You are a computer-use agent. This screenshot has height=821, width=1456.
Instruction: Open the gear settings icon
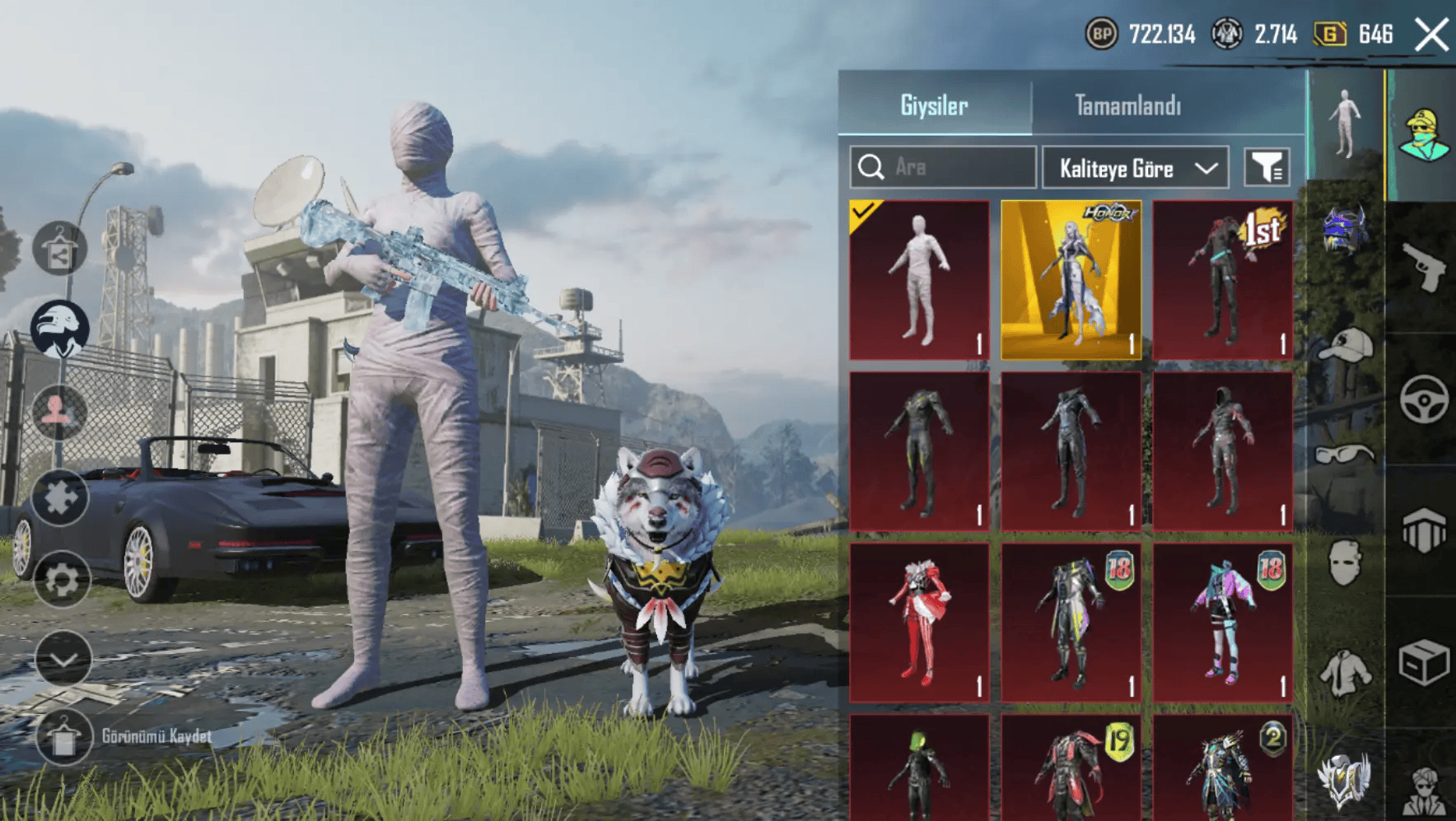[x=62, y=580]
